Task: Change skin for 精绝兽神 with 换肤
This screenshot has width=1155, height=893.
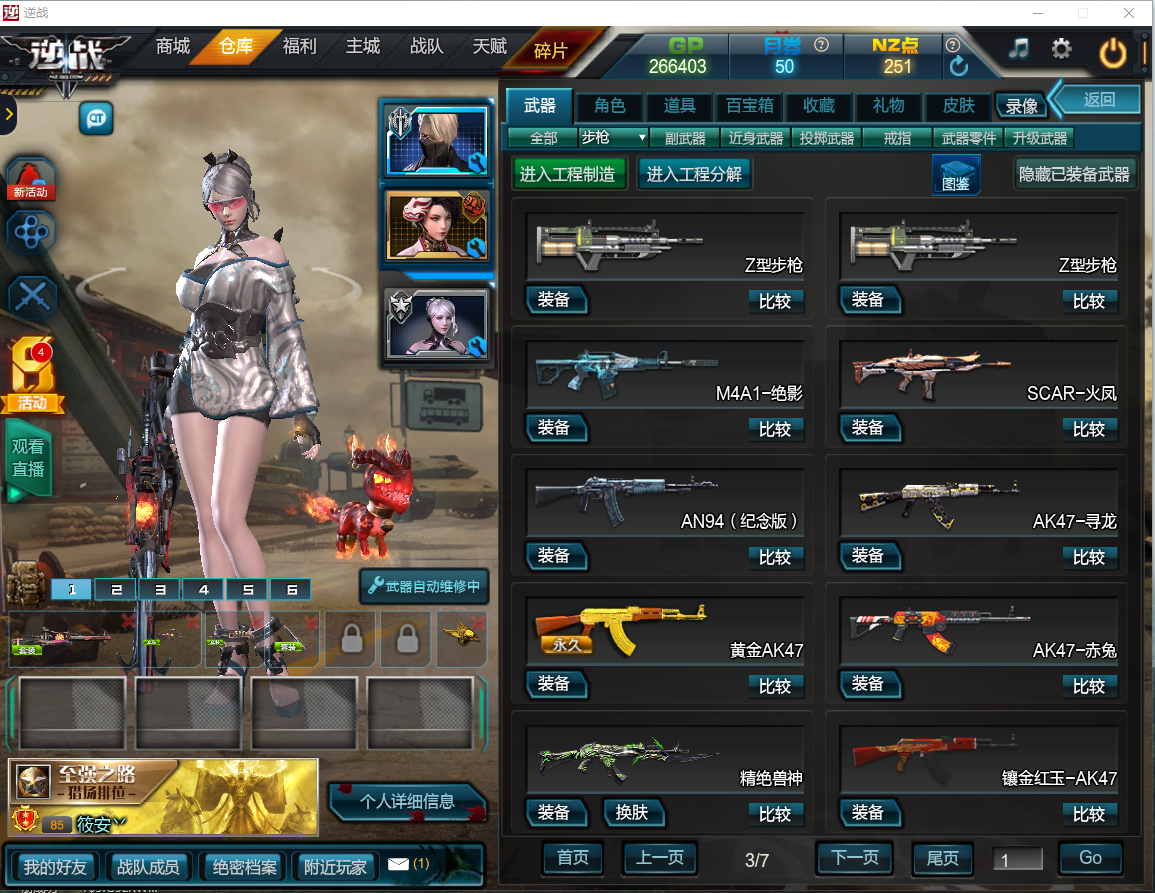Action: pos(633,812)
